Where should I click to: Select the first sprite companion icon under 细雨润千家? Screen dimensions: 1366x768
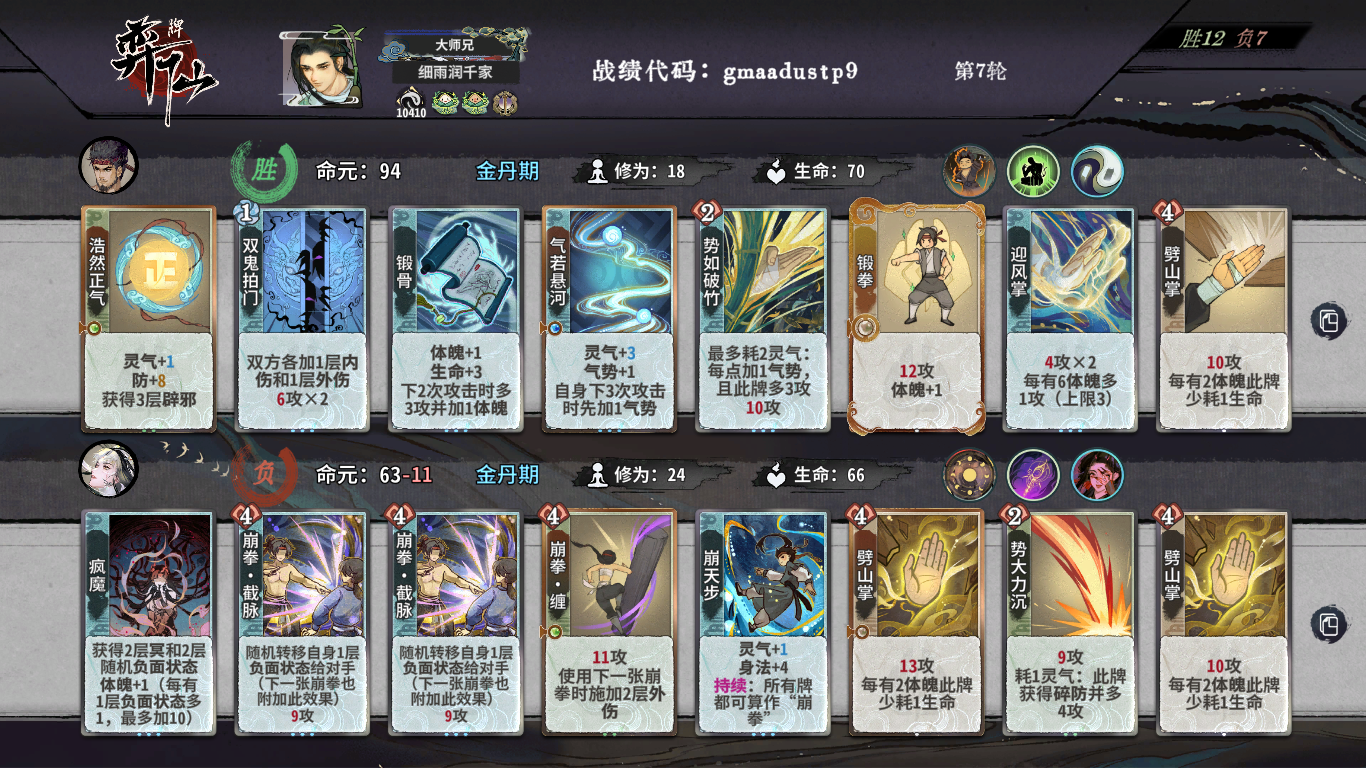tap(442, 99)
